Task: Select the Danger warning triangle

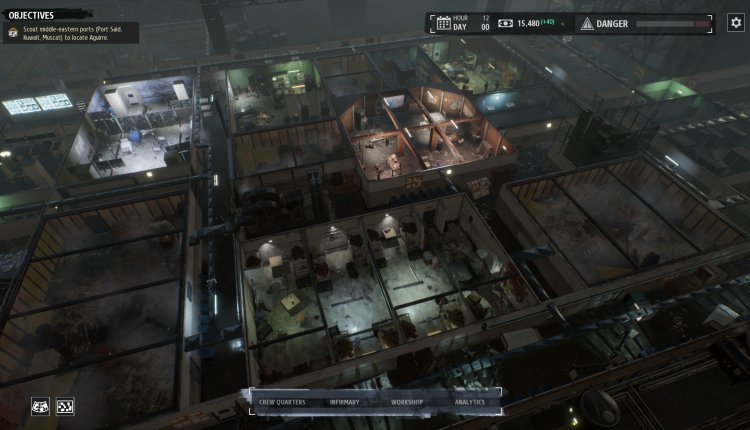Action: (x=586, y=23)
